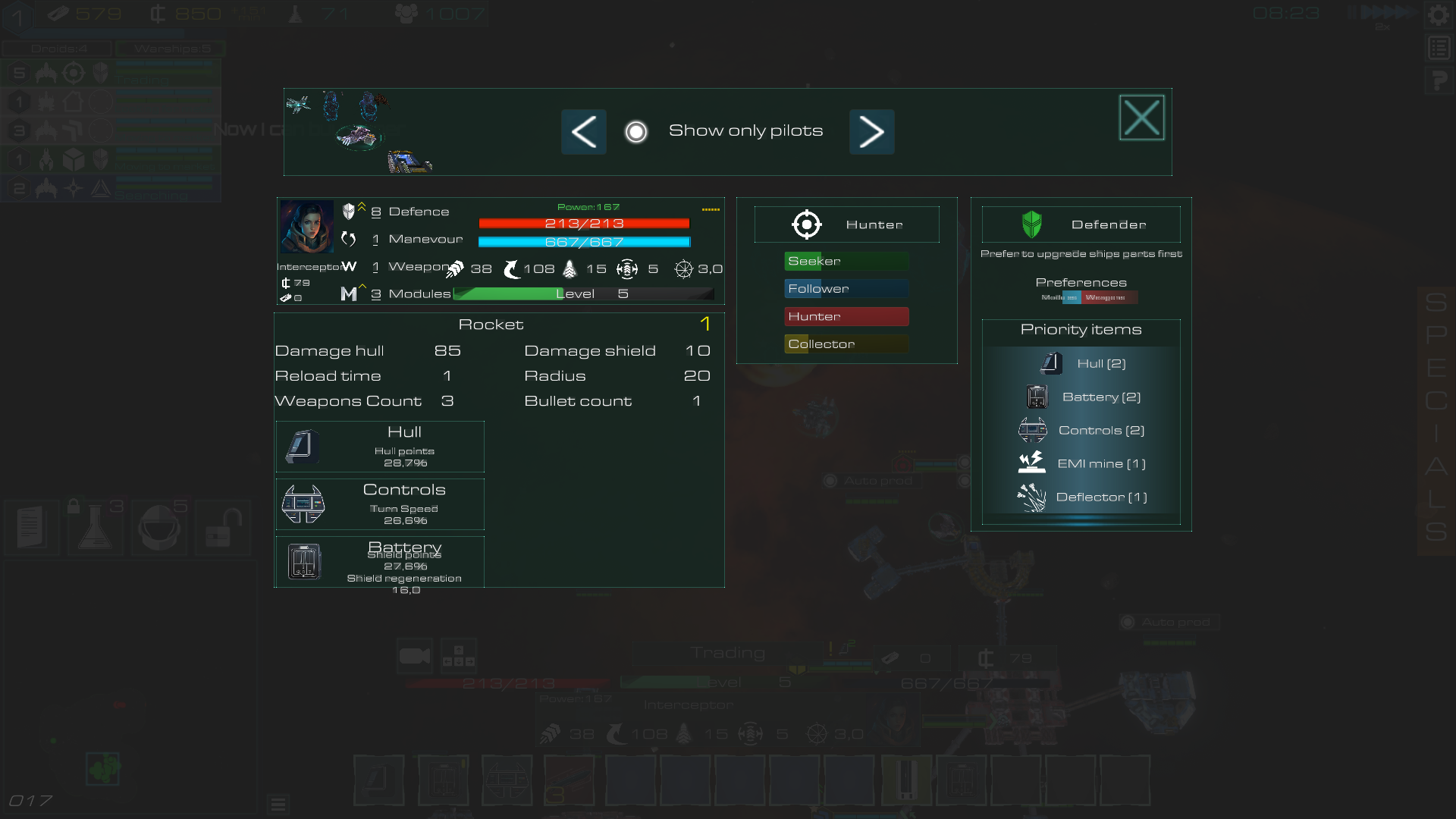Toggle the Show only pilots option
1456x819 pixels.
(637, 131)
